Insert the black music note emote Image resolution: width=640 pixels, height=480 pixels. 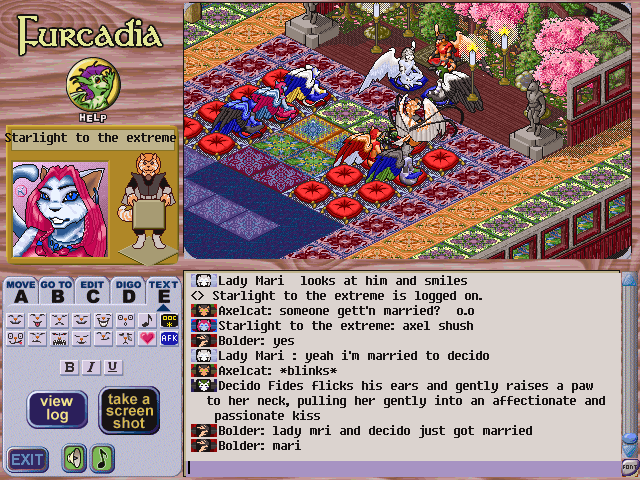(147, 320)
